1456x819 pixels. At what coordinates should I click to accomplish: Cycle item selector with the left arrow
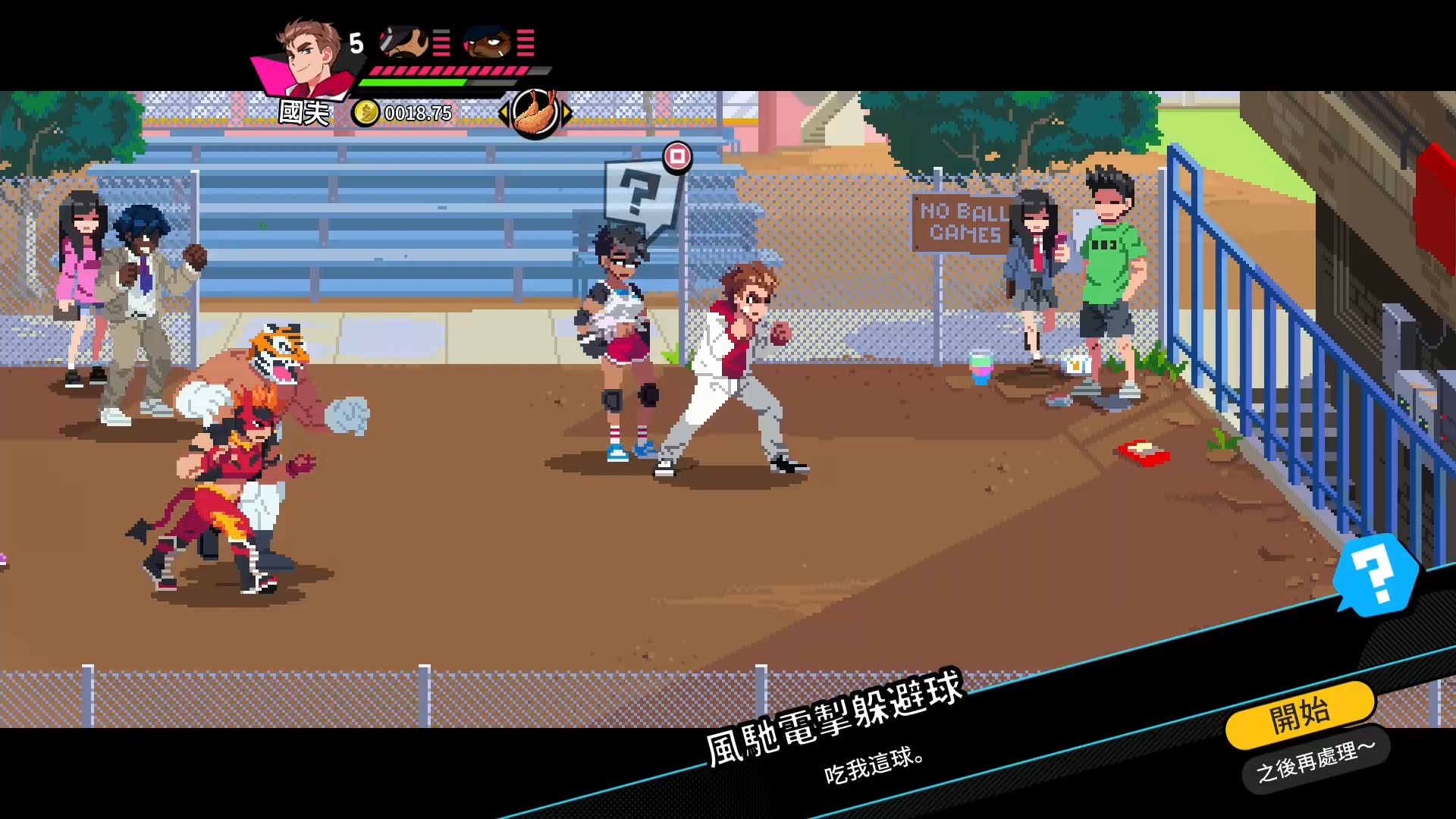click(503, 114)
